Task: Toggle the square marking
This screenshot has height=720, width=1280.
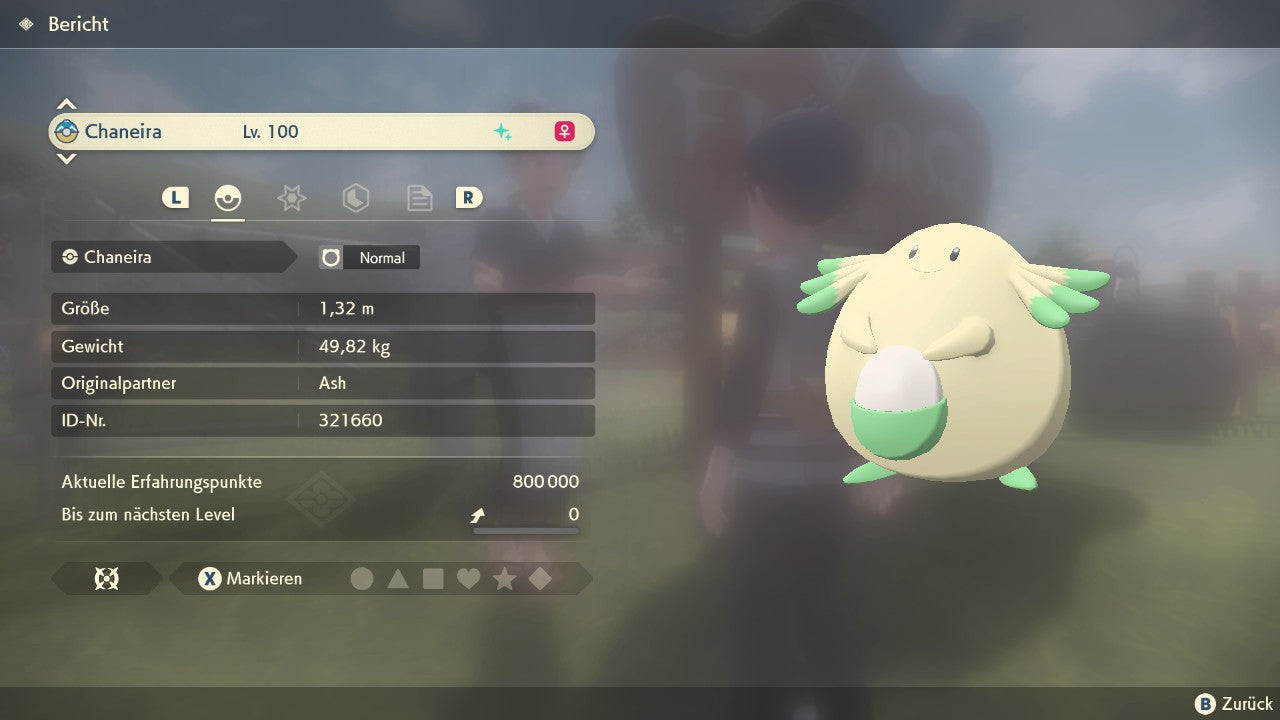Action: (433, 579)
